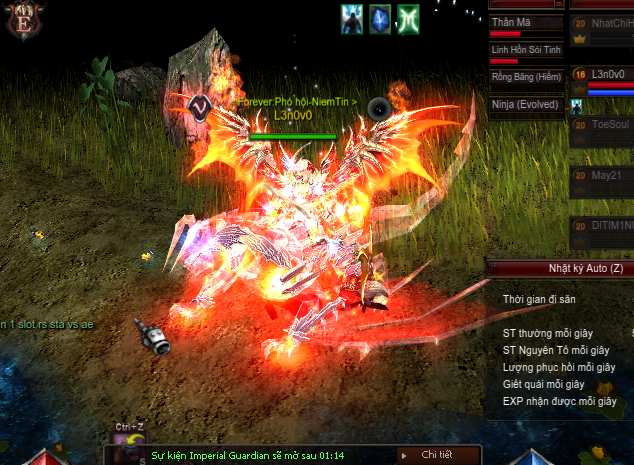Click the event announcement bar about Imperial Guardian
The height and width of the screenshot is (465, 634).
[x=250, y=455]
